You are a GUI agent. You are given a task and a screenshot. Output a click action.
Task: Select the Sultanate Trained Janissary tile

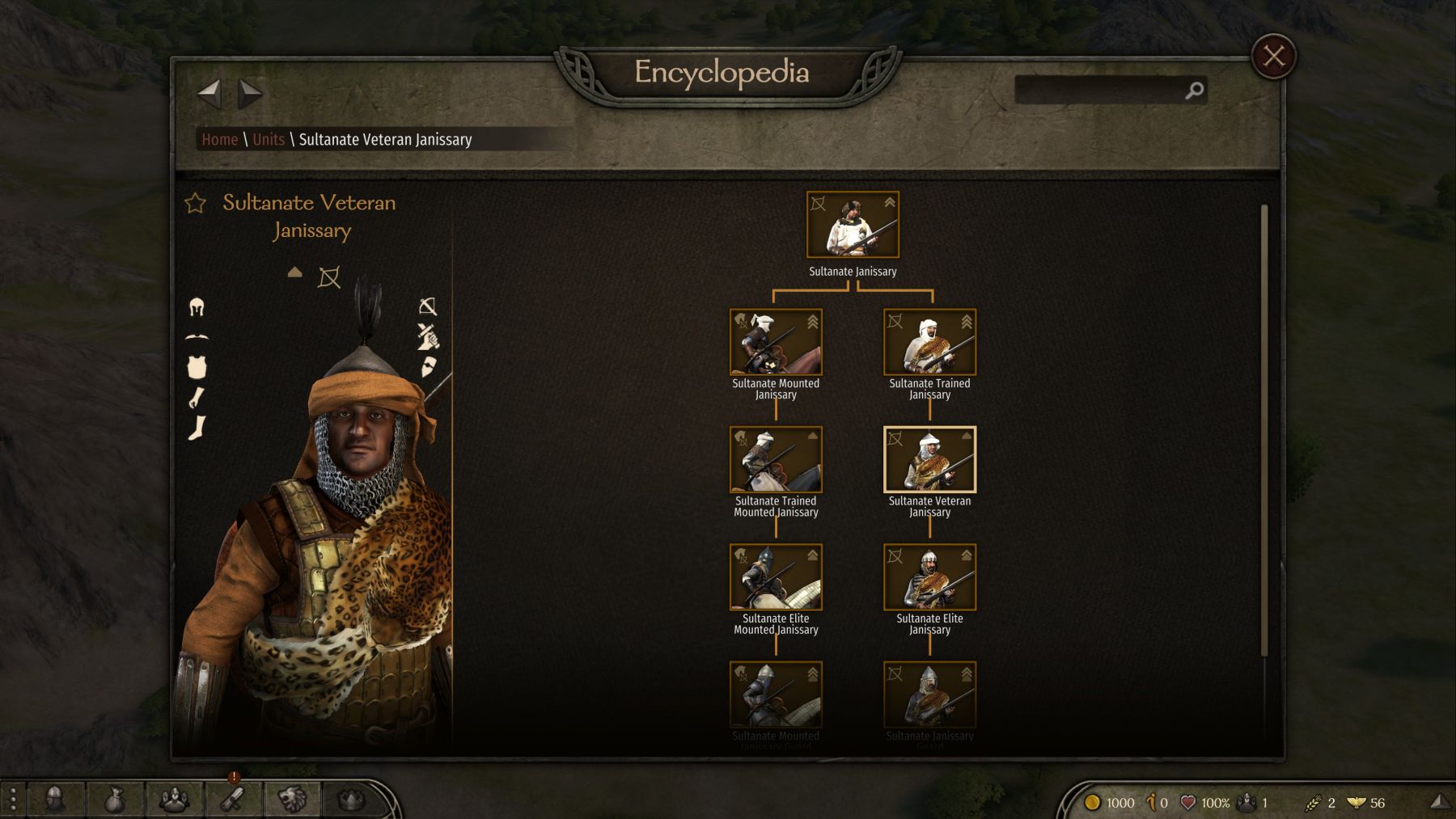point(929,343)
